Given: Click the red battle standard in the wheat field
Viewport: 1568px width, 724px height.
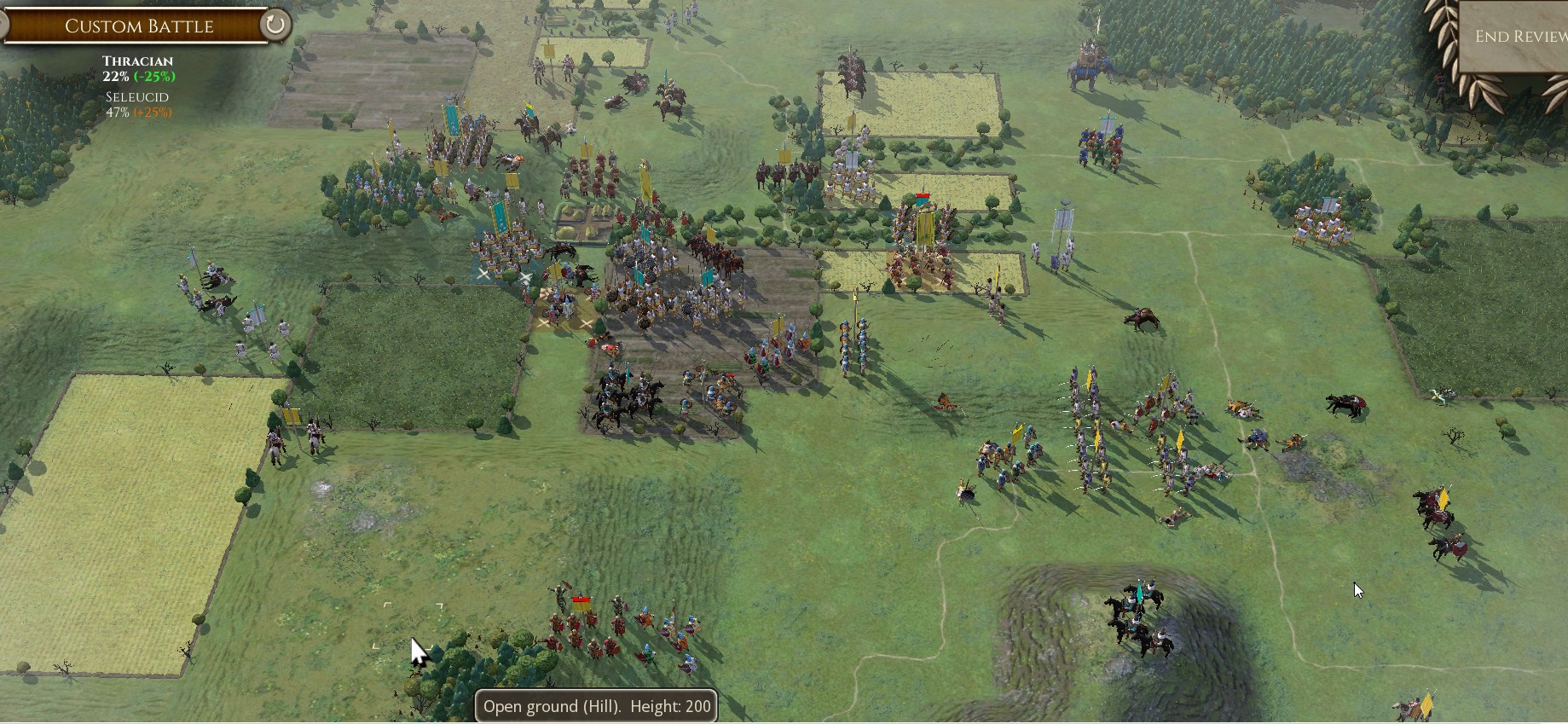Looking at the screenshot, I should (x=923, y=198).
